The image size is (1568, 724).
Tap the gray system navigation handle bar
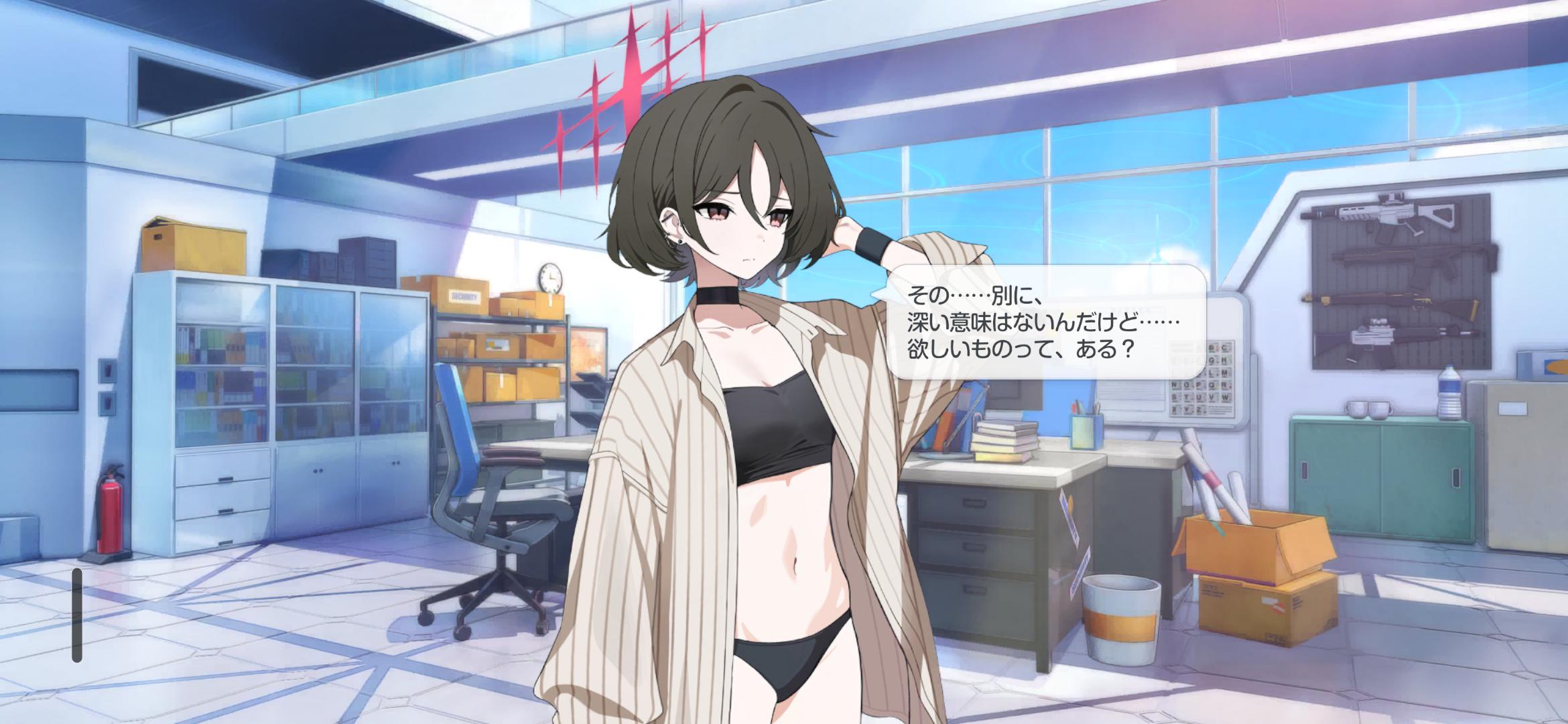(77, 615)
